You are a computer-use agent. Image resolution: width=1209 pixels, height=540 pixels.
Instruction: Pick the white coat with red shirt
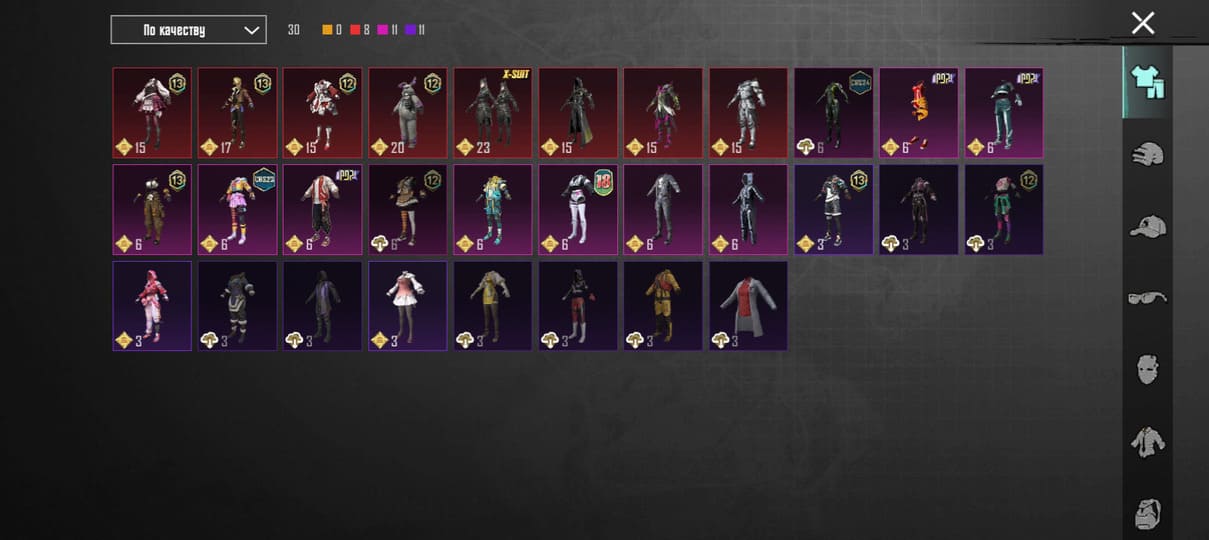[x=749, y=306]
